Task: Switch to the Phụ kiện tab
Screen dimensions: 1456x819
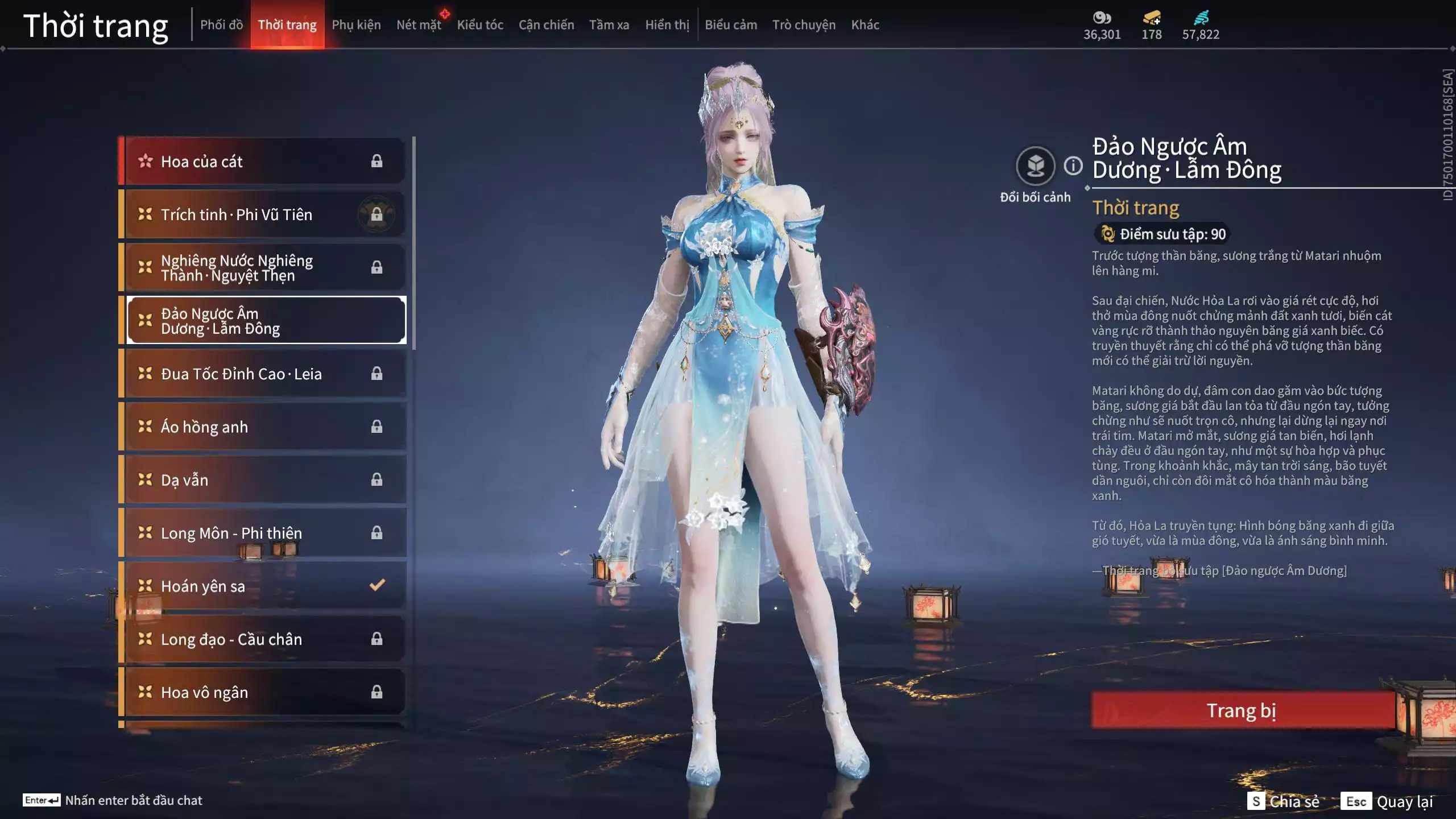Action: point(357,24)
